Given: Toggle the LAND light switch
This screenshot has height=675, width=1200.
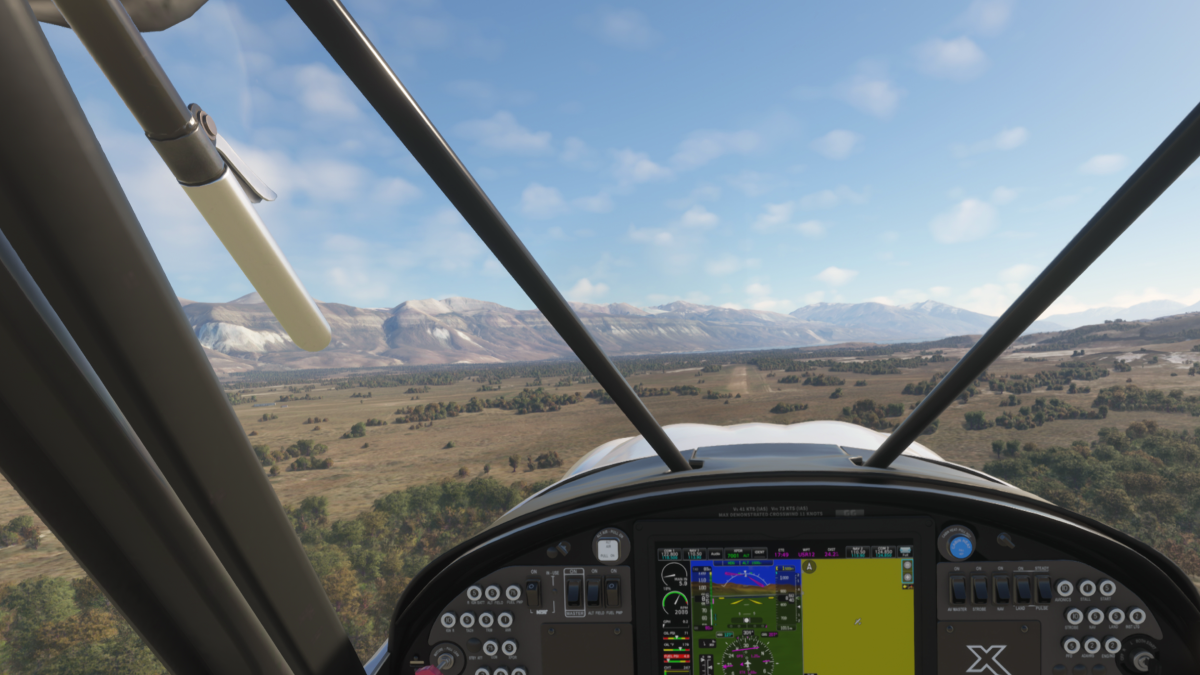Looking at the screenshot, I should (1023, 589).
